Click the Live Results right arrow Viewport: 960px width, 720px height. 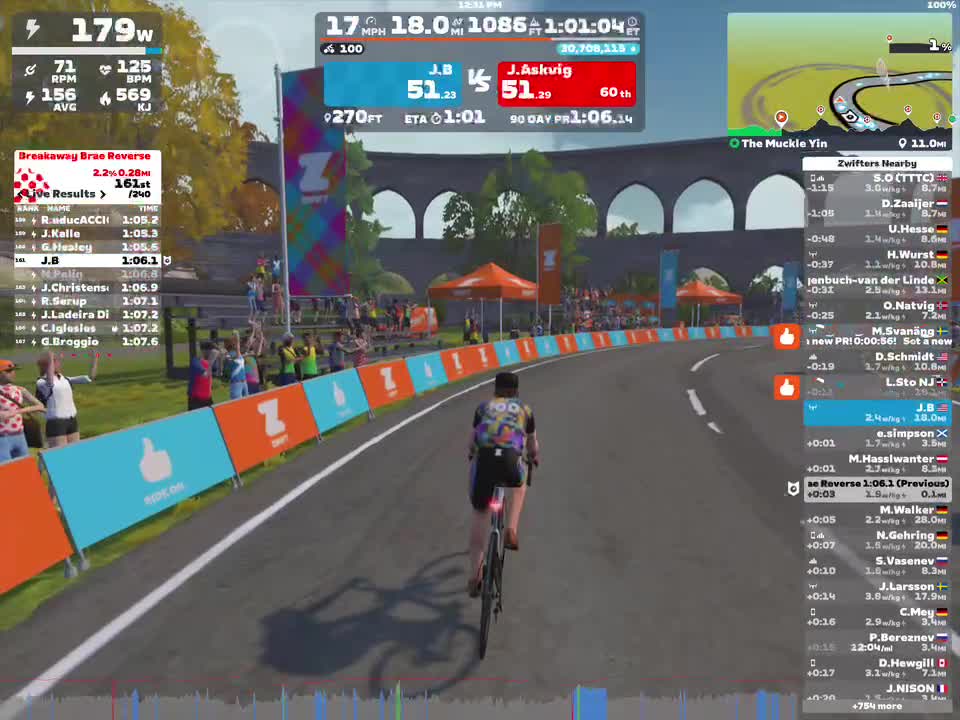point(103,194)
